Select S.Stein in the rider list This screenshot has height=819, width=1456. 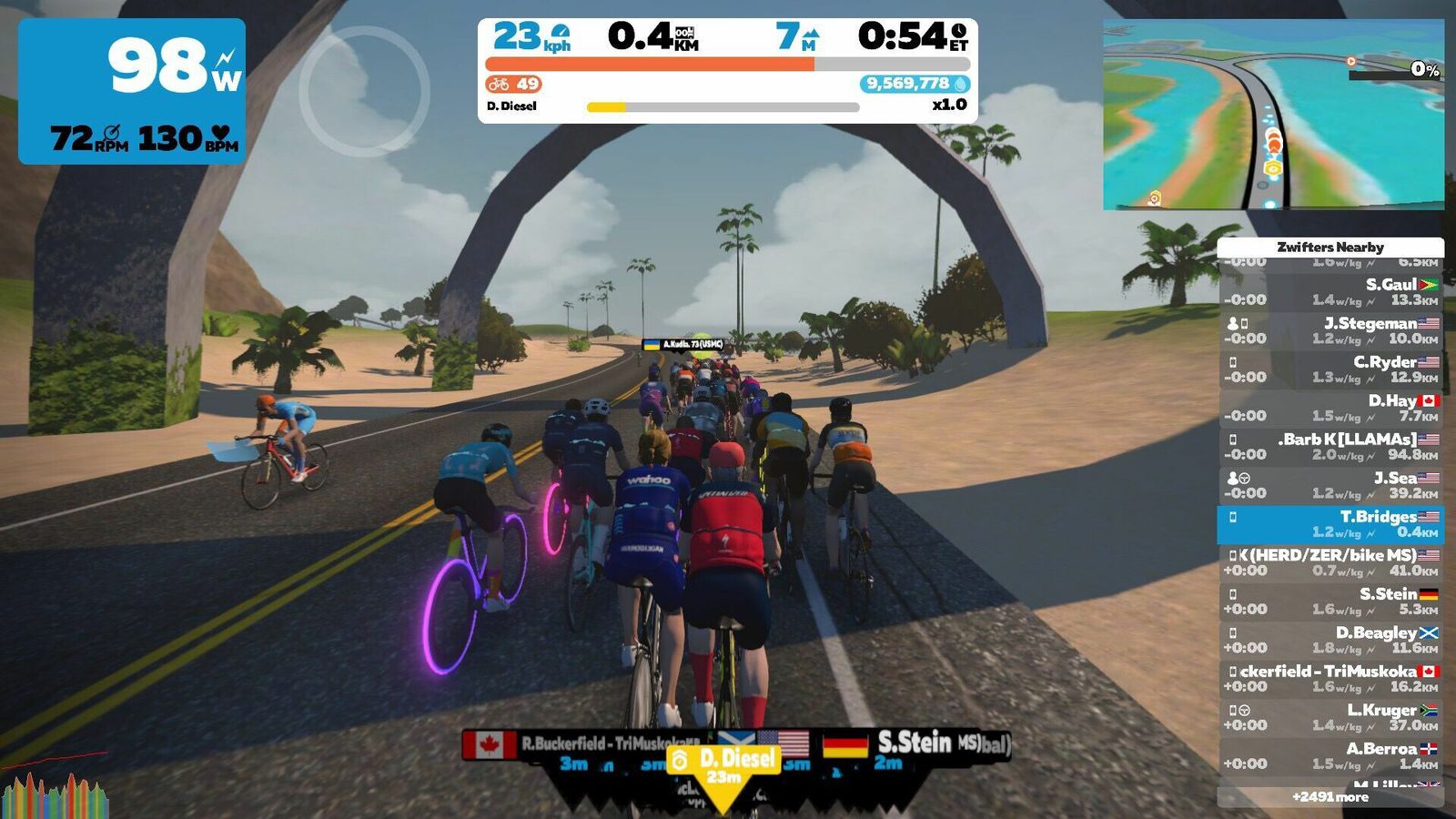(1330, 602)
